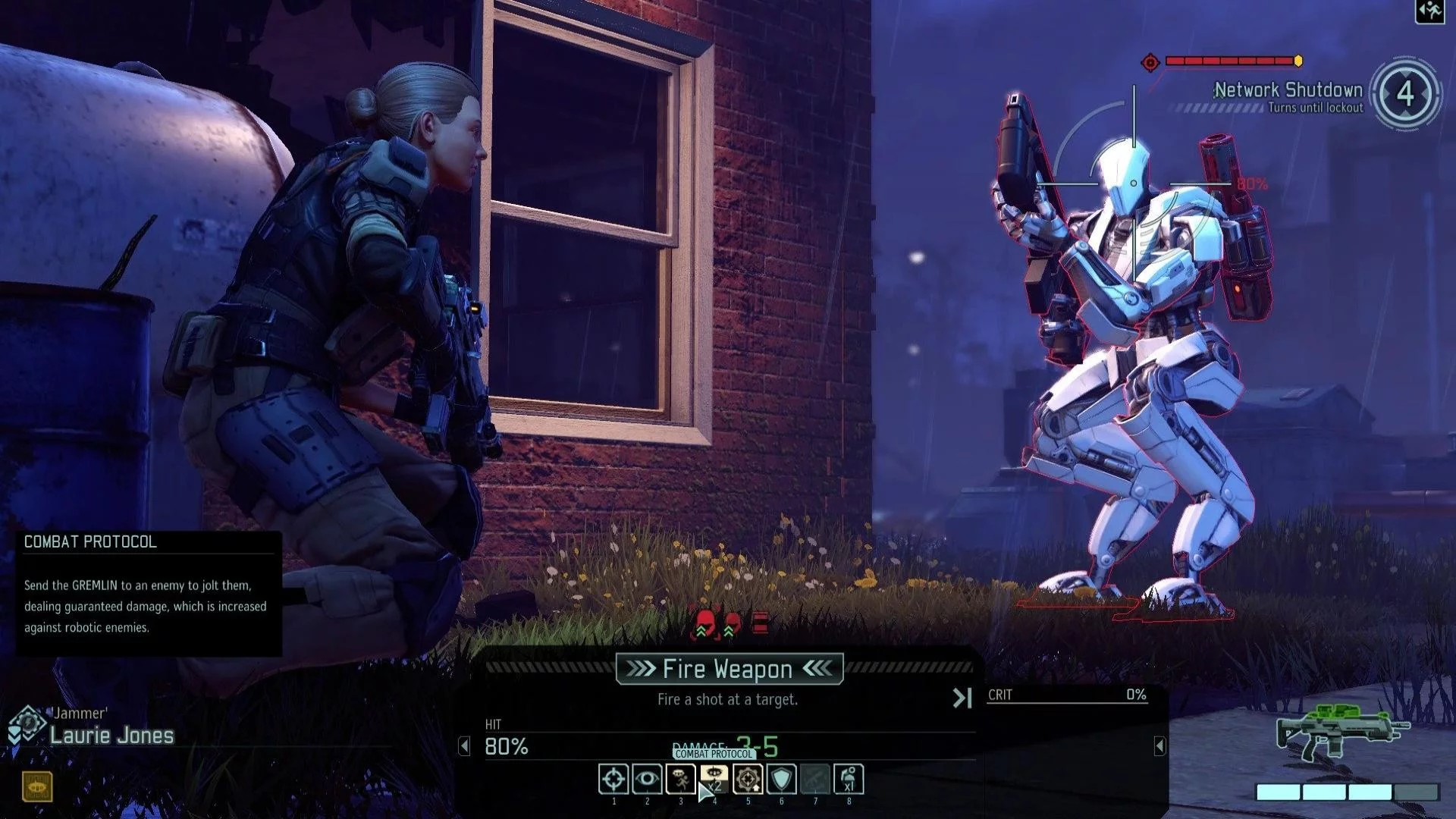Screen dimensions: 1456x819
Task: Select the soldier x1 item ability
Action: click(849, 779)
